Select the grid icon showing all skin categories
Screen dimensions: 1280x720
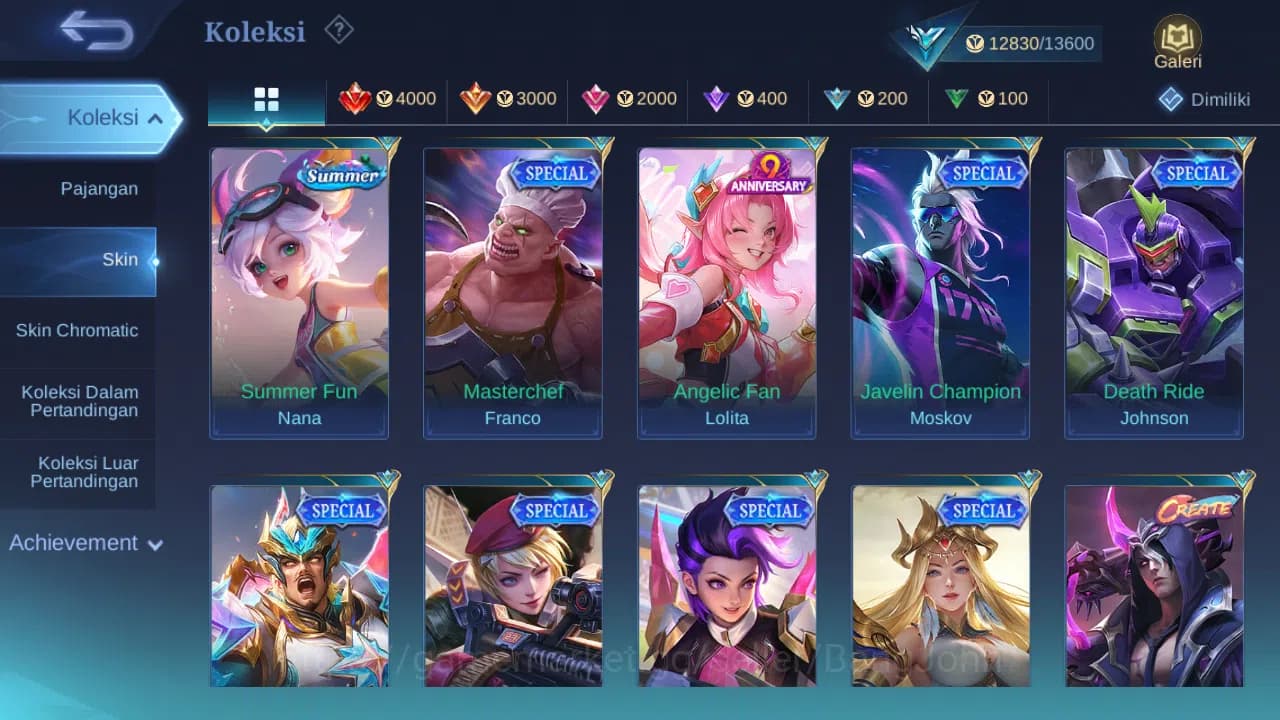pos(266,99)
